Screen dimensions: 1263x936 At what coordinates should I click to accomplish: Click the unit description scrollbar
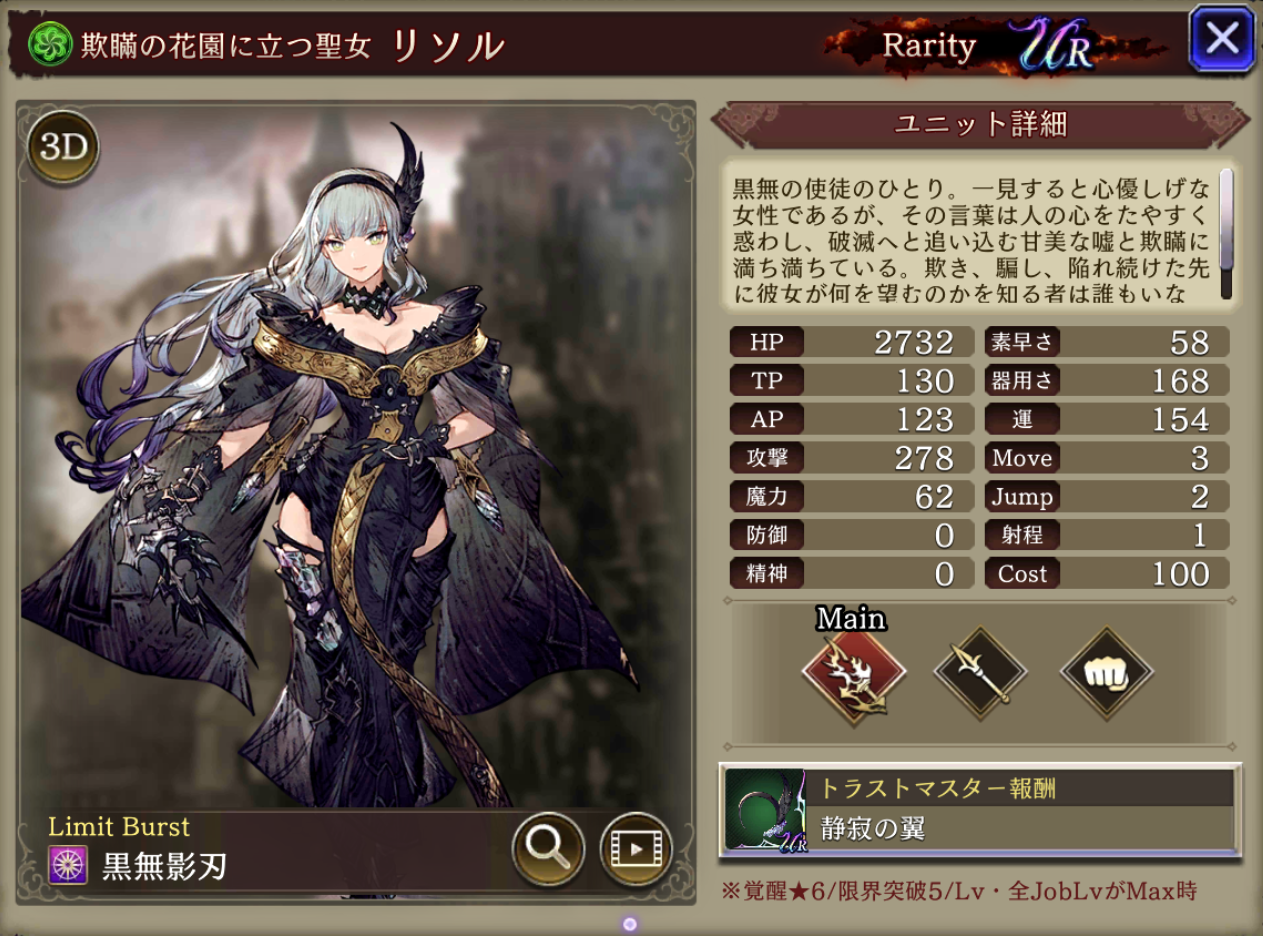coord(1225,233)
